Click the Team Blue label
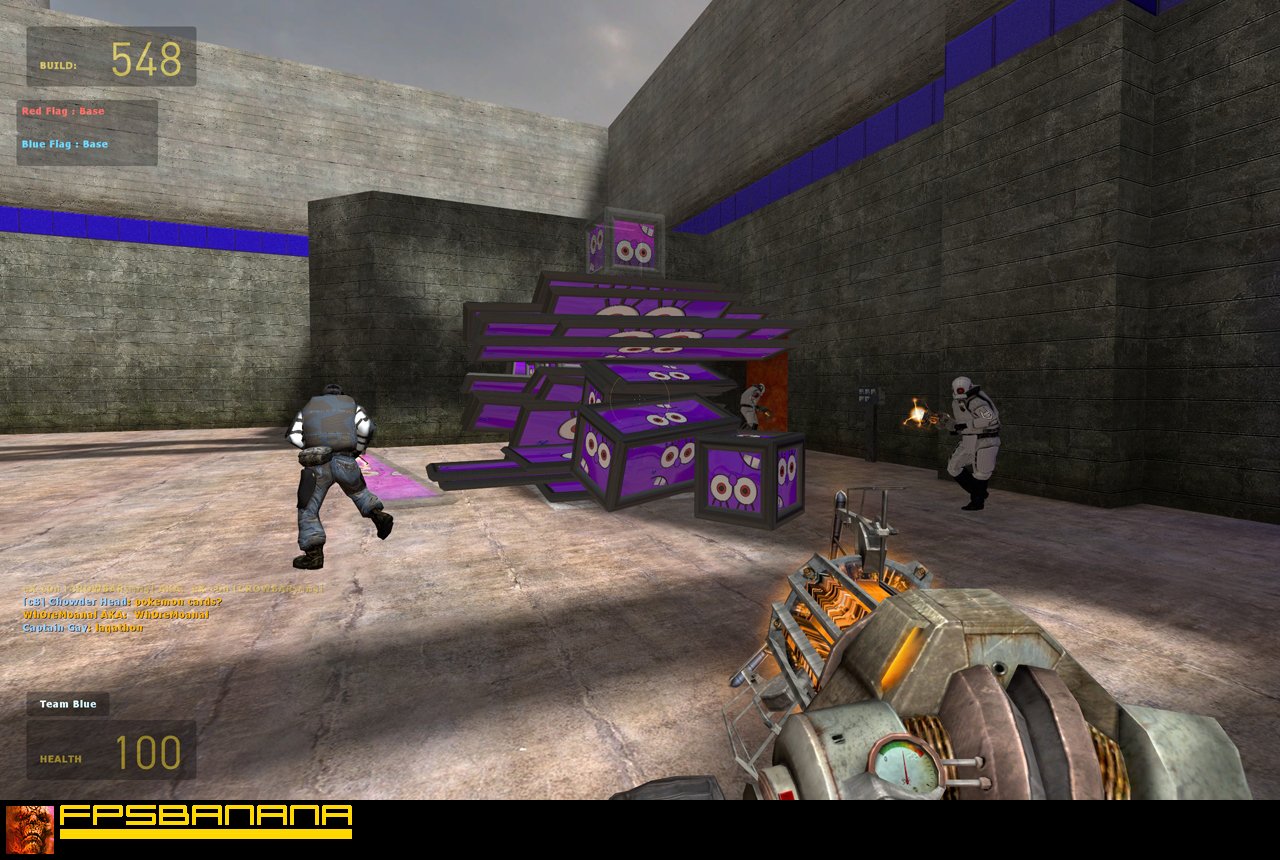This screenshot has width=1280, height=860. pyautogui.click(x=68, y=704)
